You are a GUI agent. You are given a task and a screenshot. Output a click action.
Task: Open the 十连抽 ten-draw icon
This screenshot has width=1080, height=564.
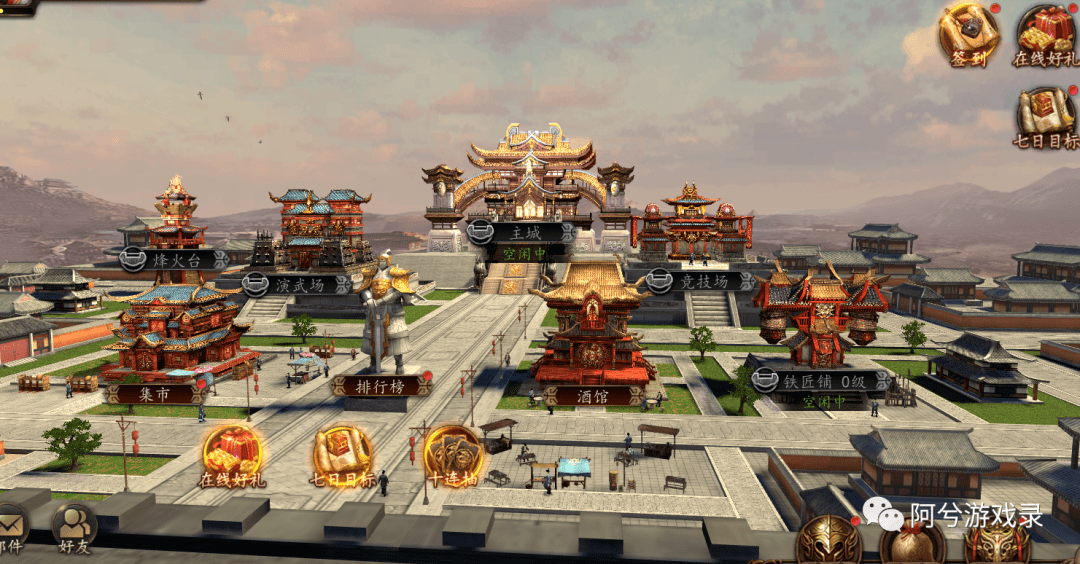pos(452,457)
